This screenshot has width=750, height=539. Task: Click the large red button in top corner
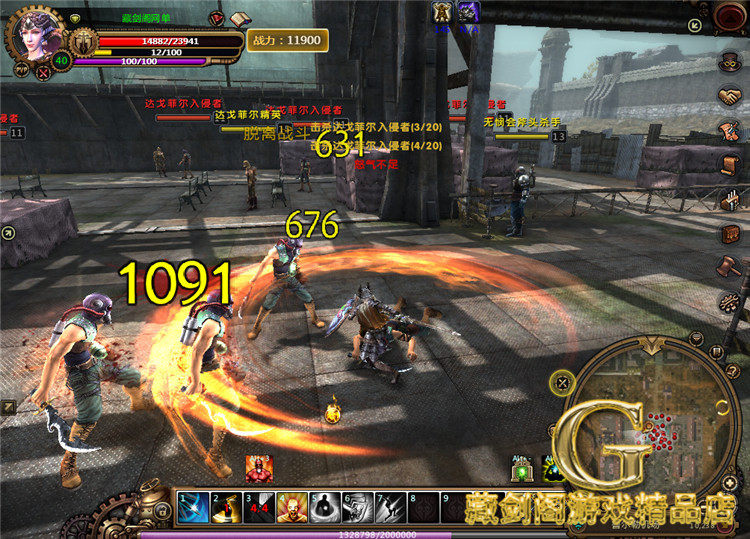731,15
